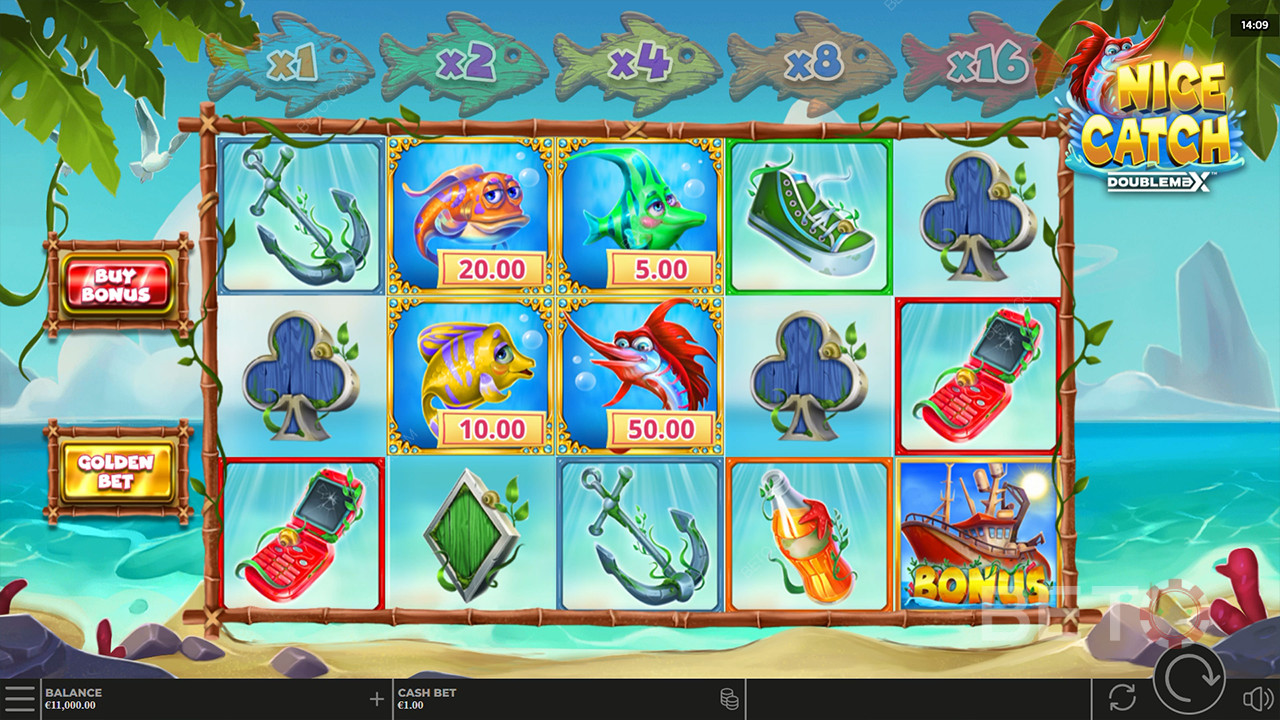Open the autoplay settings icon
1280x720 pixels.
click(x=1123, y=698)
